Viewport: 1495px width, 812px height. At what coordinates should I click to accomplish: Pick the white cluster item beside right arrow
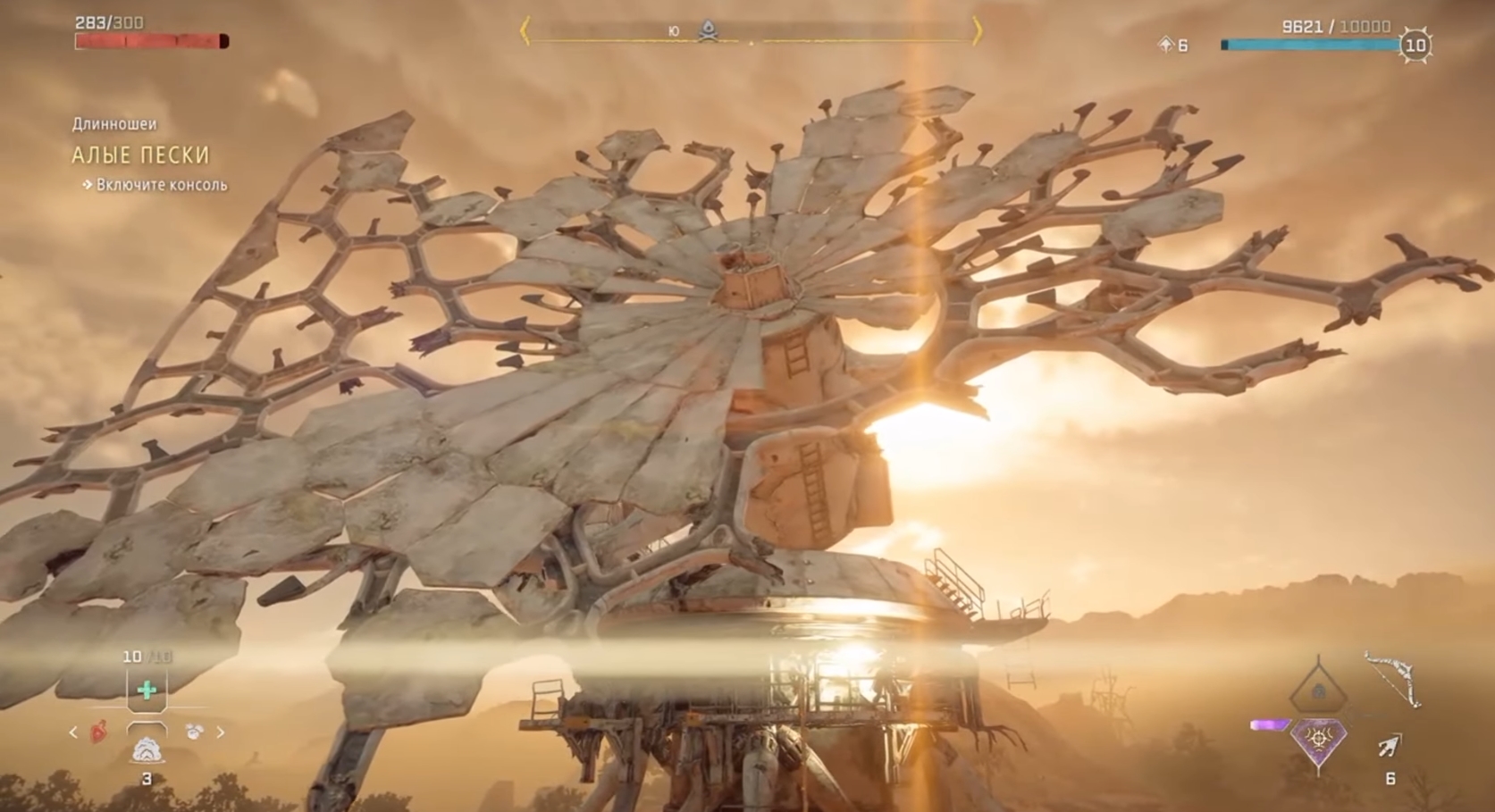(194, 732)
